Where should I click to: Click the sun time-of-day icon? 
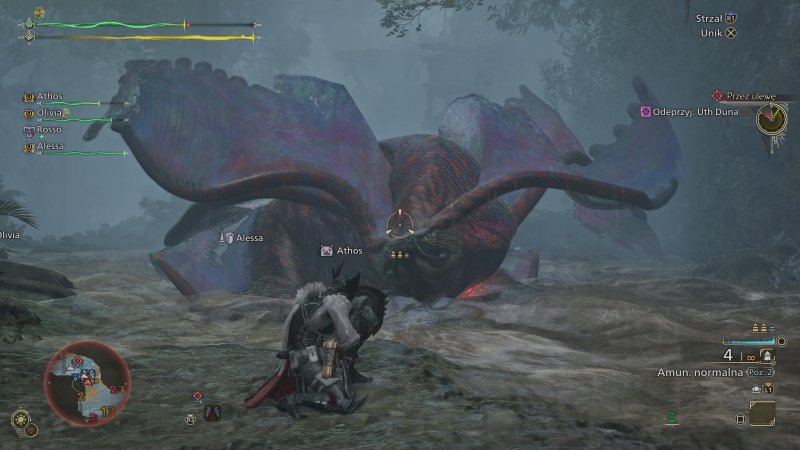pyautogui.click(x=21, y=420)
